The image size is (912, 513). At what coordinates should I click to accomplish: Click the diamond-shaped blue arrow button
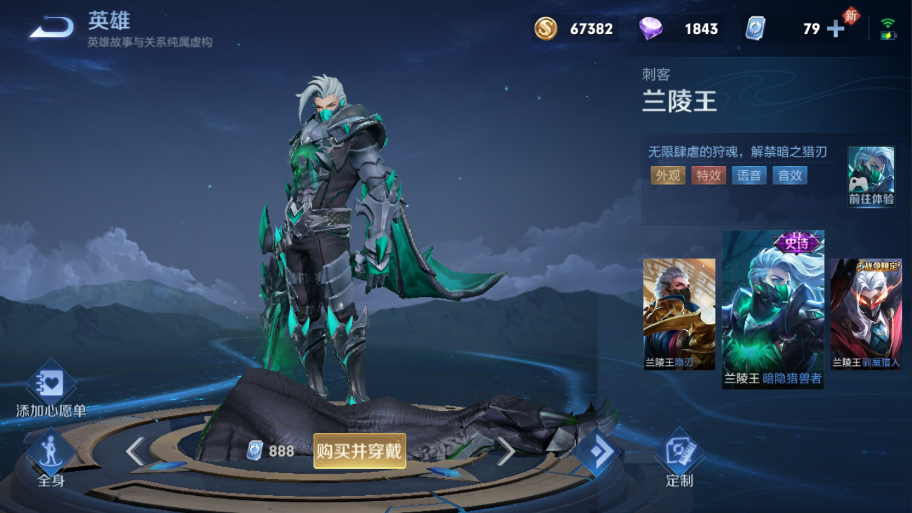[x=598, y=453]
